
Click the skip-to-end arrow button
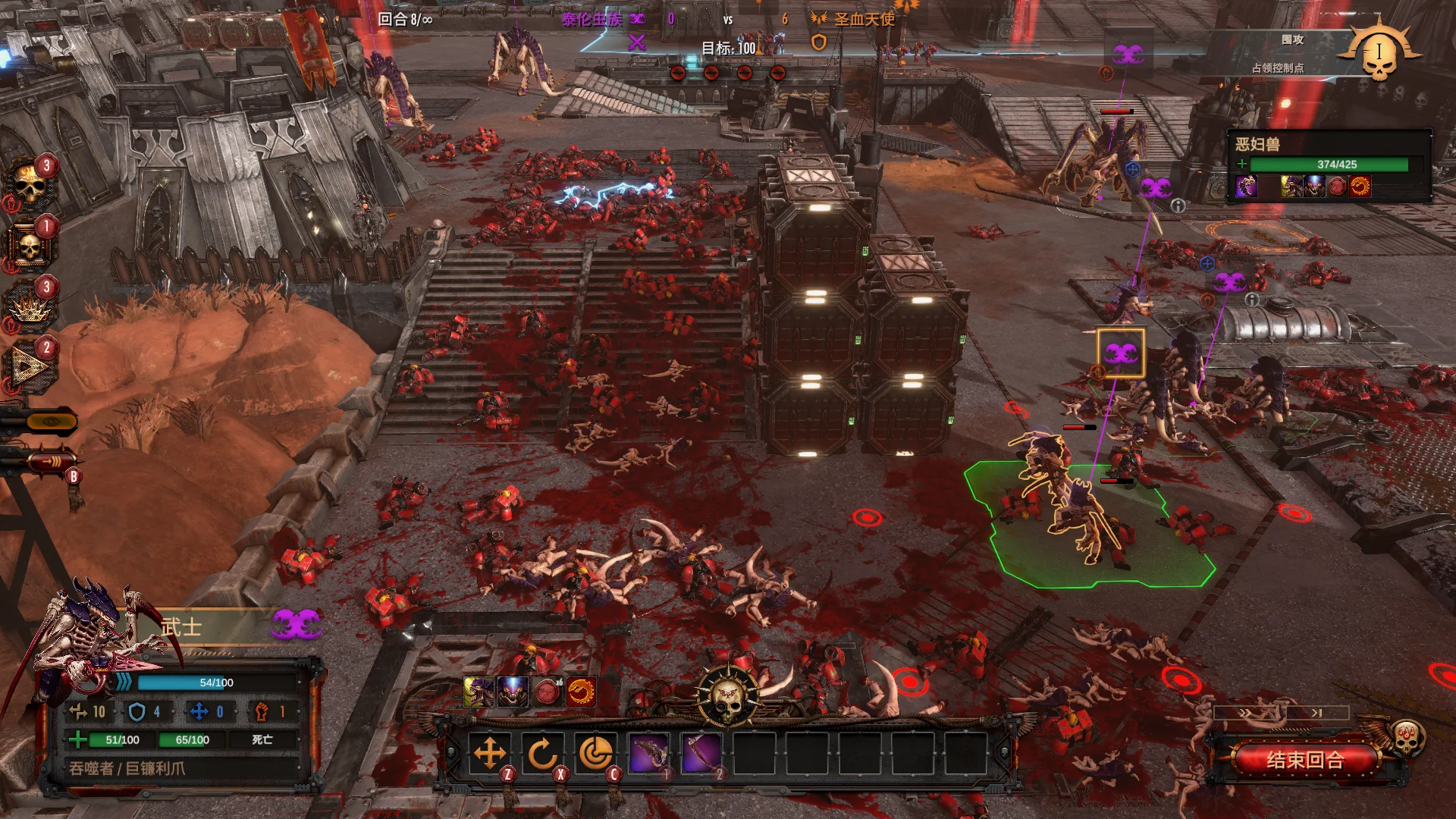point(1316,713)
